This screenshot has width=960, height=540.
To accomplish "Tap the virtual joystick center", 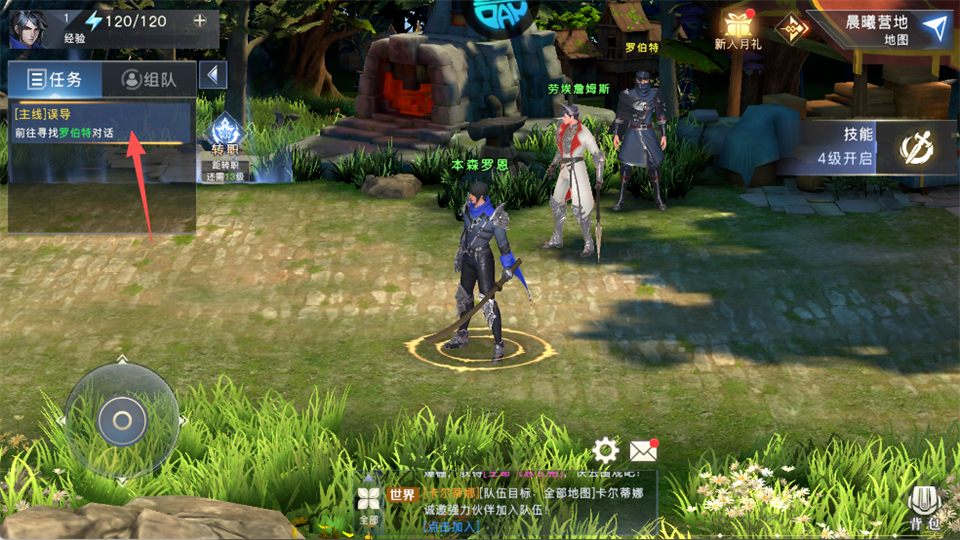I will pos(122,420).
